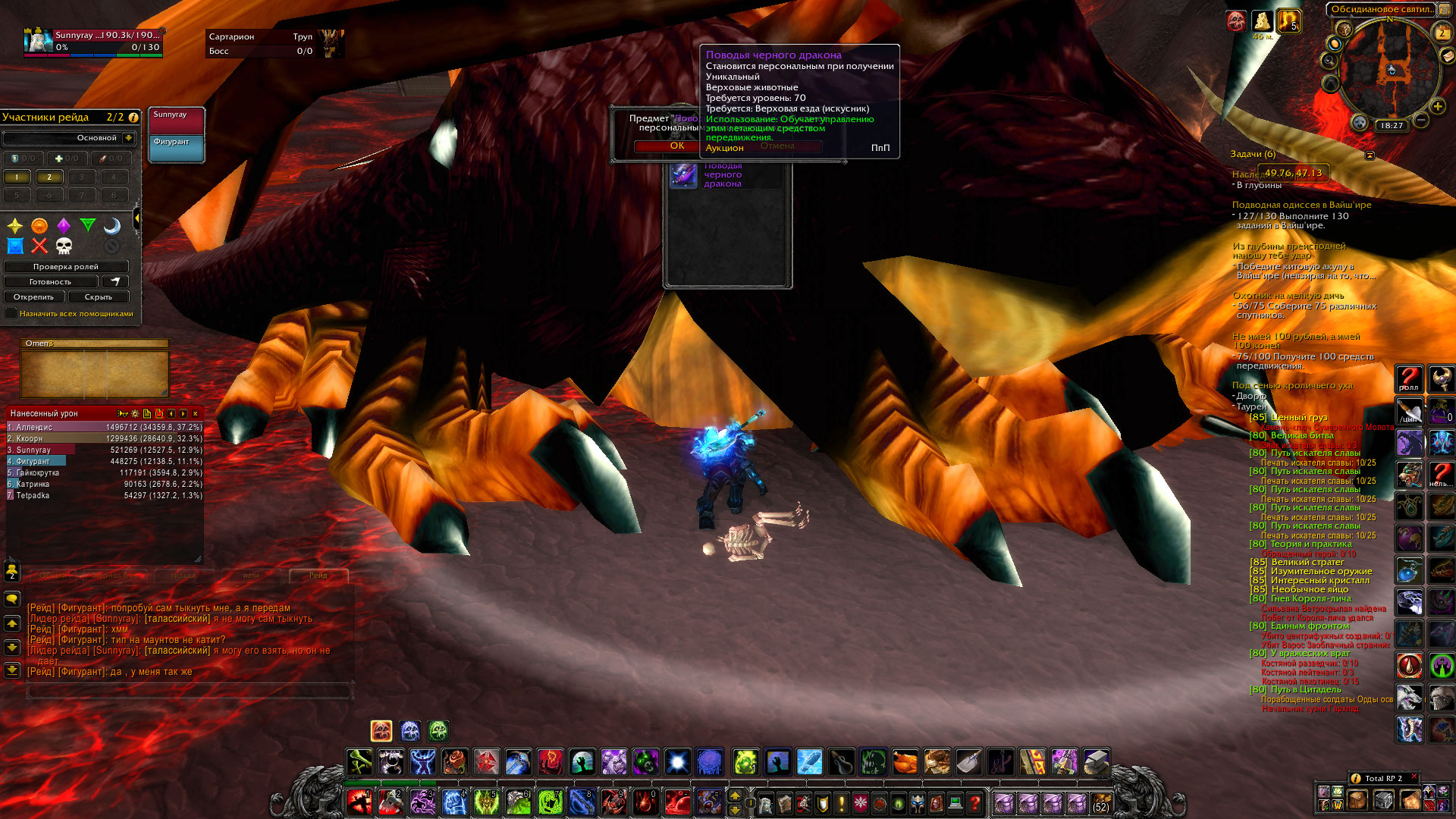Select the Фигурант raid frame
This screenshot has width=1456, height=819.
176,149
